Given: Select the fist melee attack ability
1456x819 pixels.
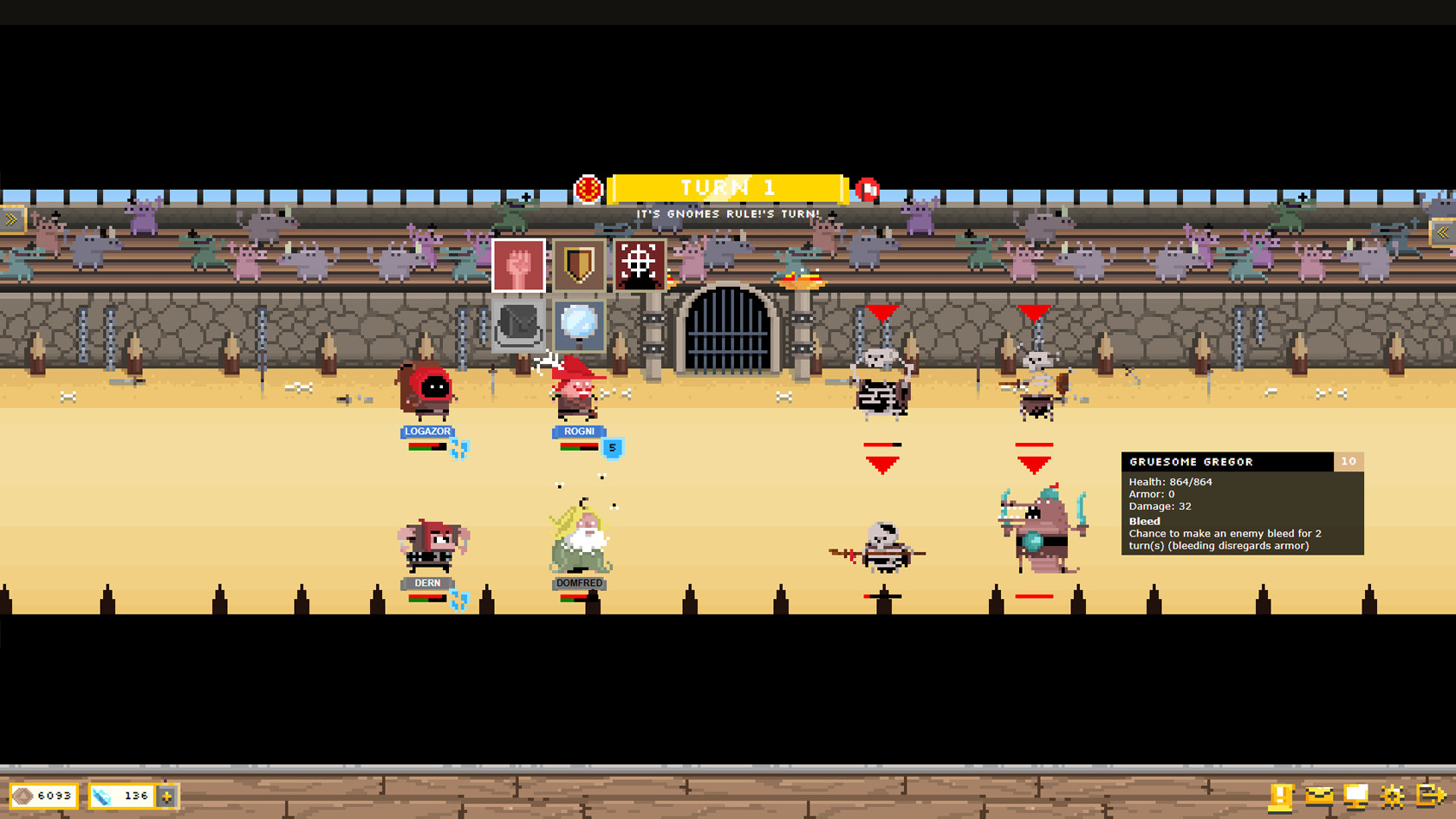Looking at the screenshot, I should [517, 265].
